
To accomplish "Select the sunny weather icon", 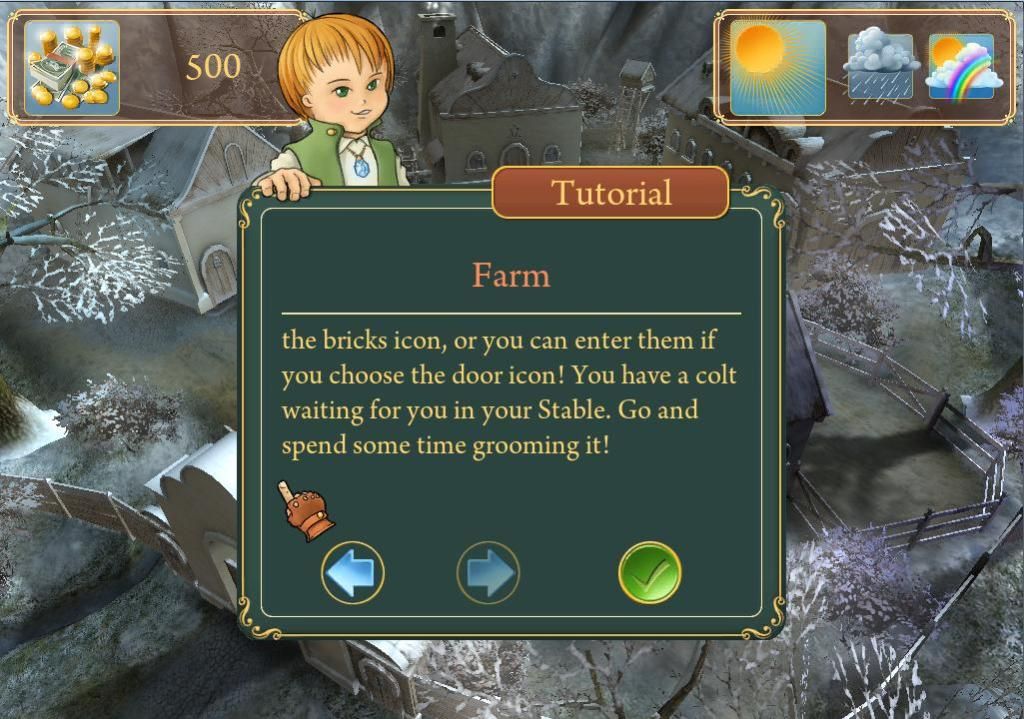I will tap(778, 68).
